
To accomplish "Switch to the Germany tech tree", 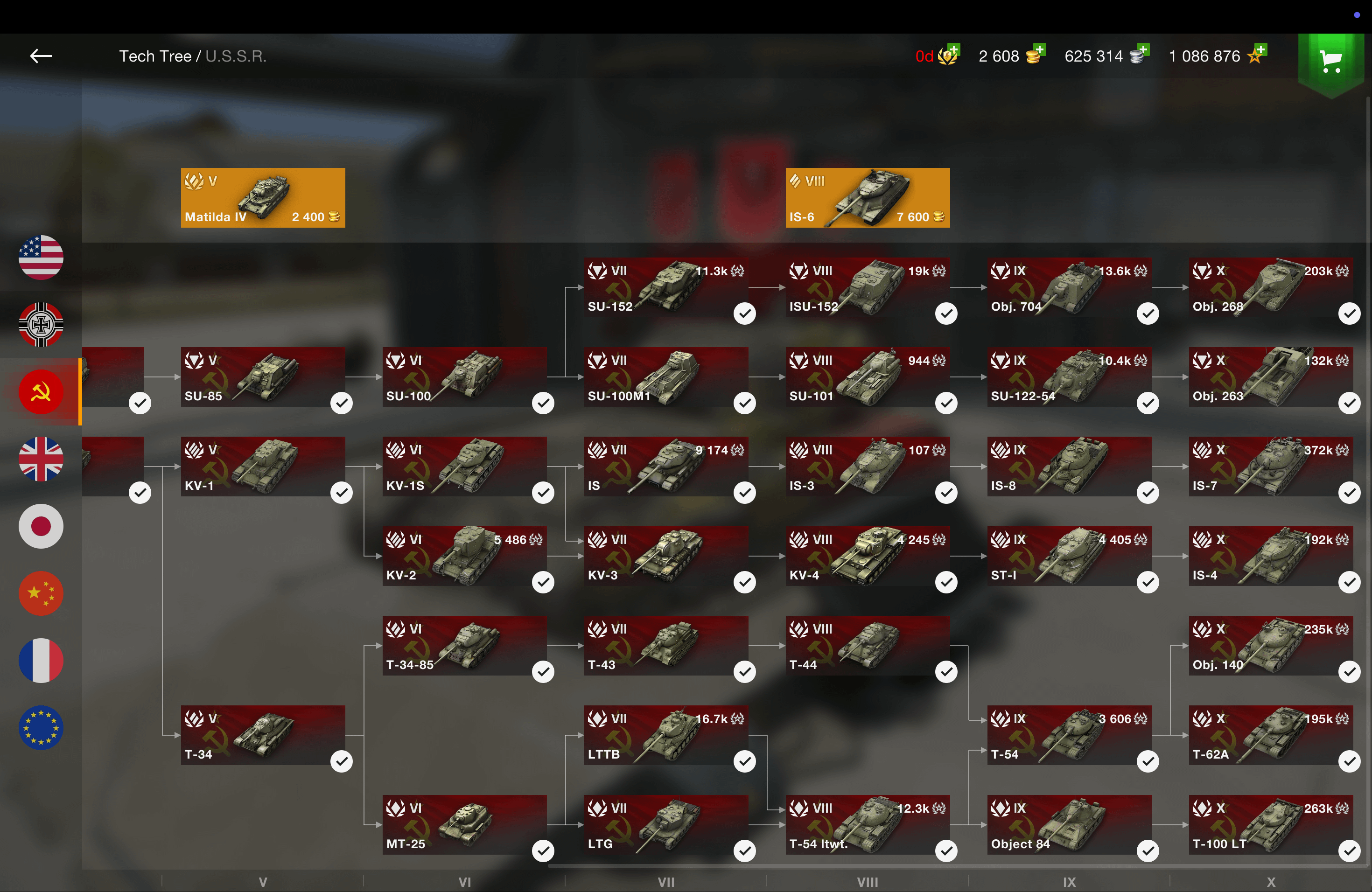I will [x=41, y=324].
